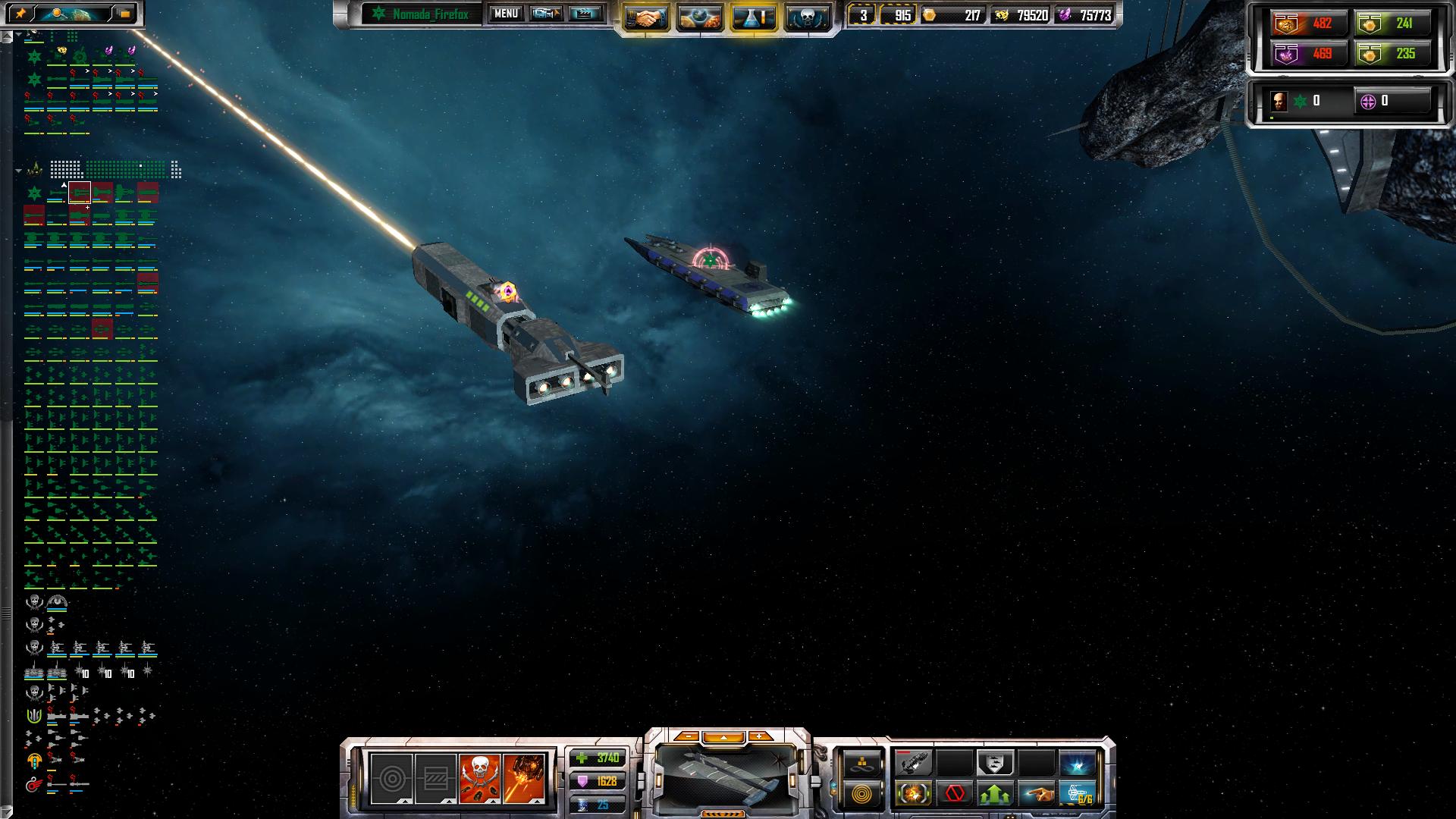Open the research flask screen

[x=753, y=17]
